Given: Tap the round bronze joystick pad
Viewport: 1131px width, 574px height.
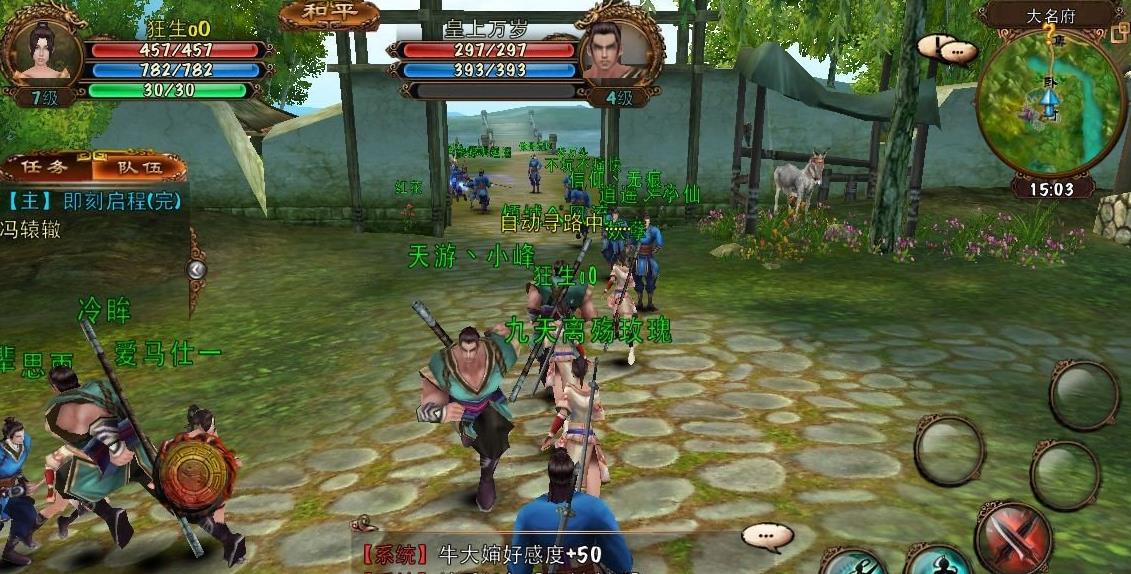Looking at the screenshot, I should [197, 475].
